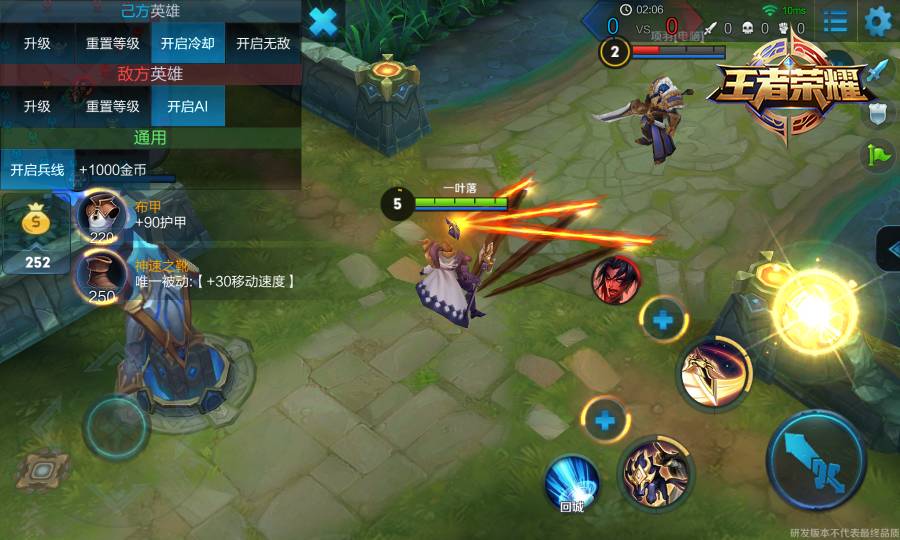
Task: Toggle the 开启AI enemy option
Action: point(188,107)
